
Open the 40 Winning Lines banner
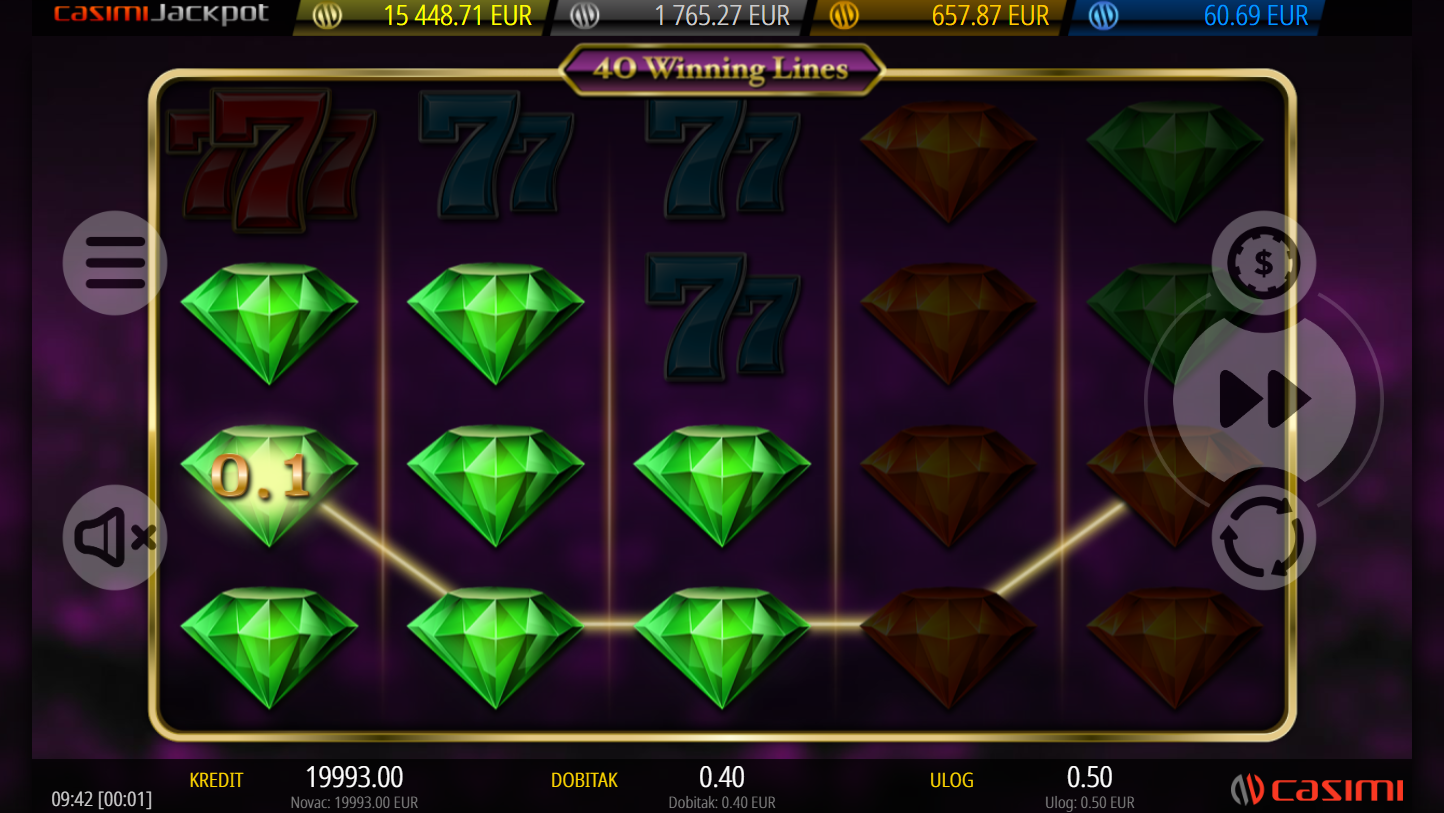721,69
